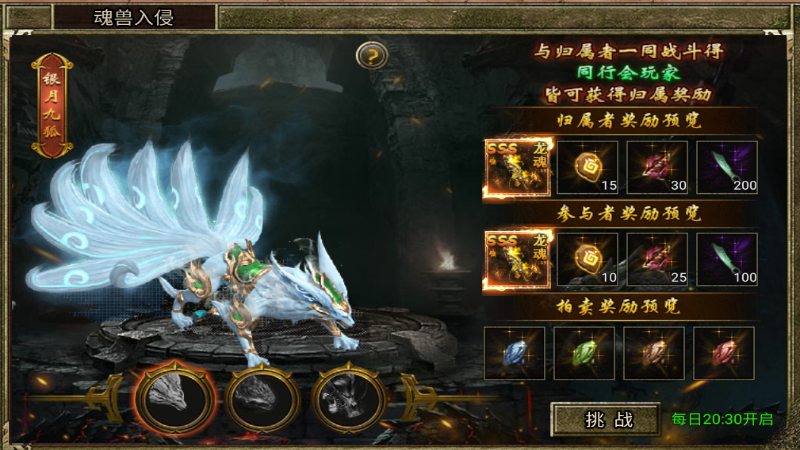
Task: Inspect the gold token reward with count 10
Action: [587, 261]
